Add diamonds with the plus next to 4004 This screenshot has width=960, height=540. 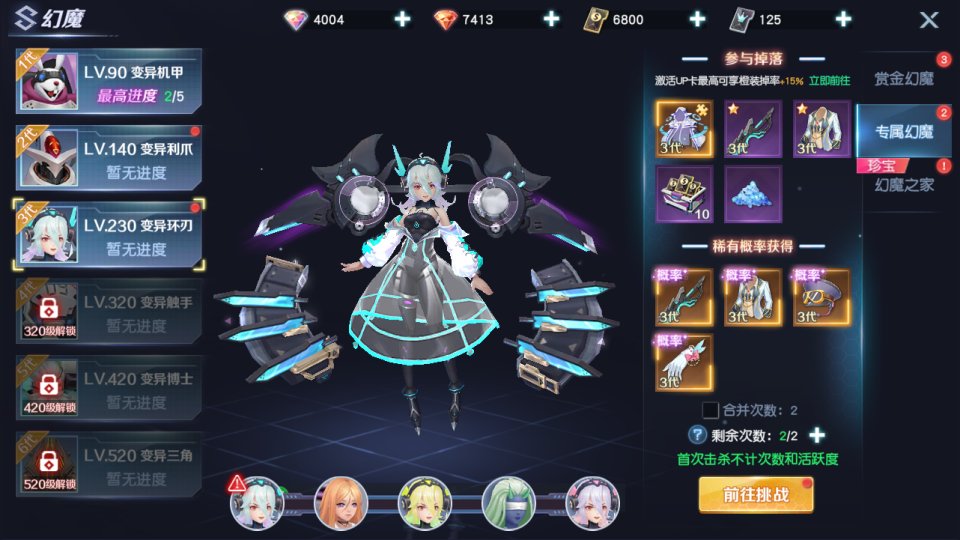pos(402,19)
